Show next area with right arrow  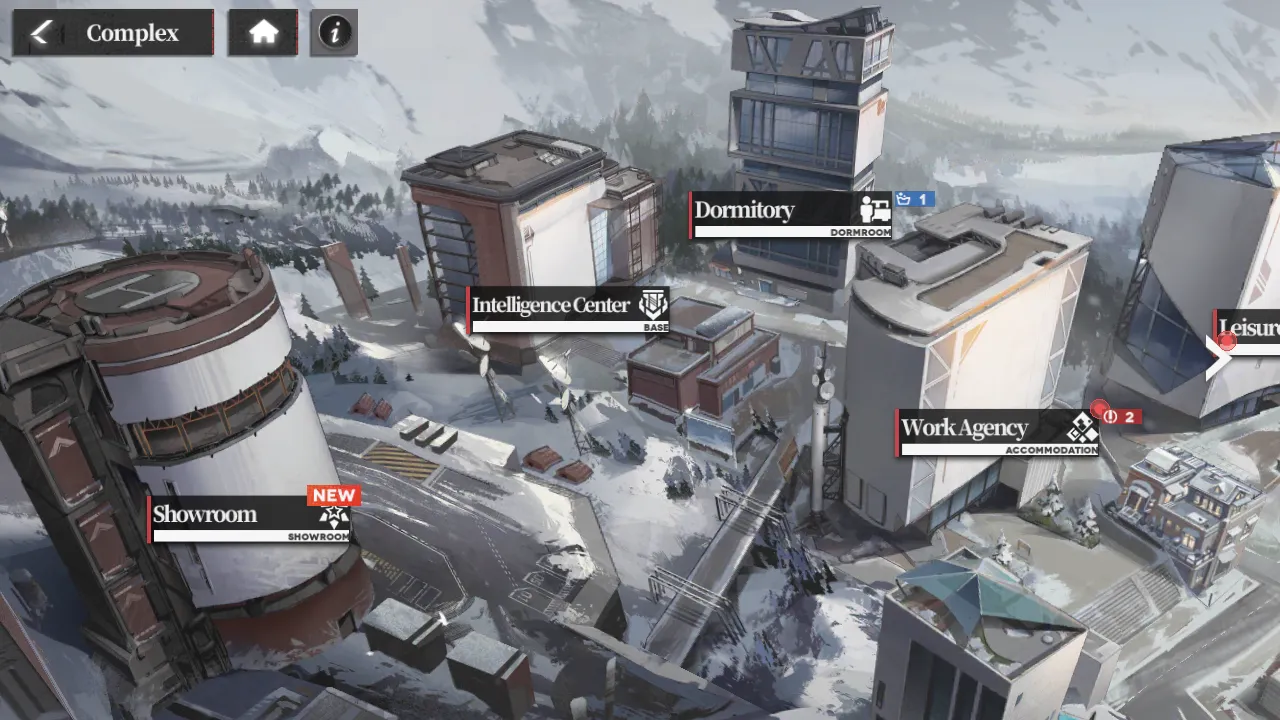1217,360
